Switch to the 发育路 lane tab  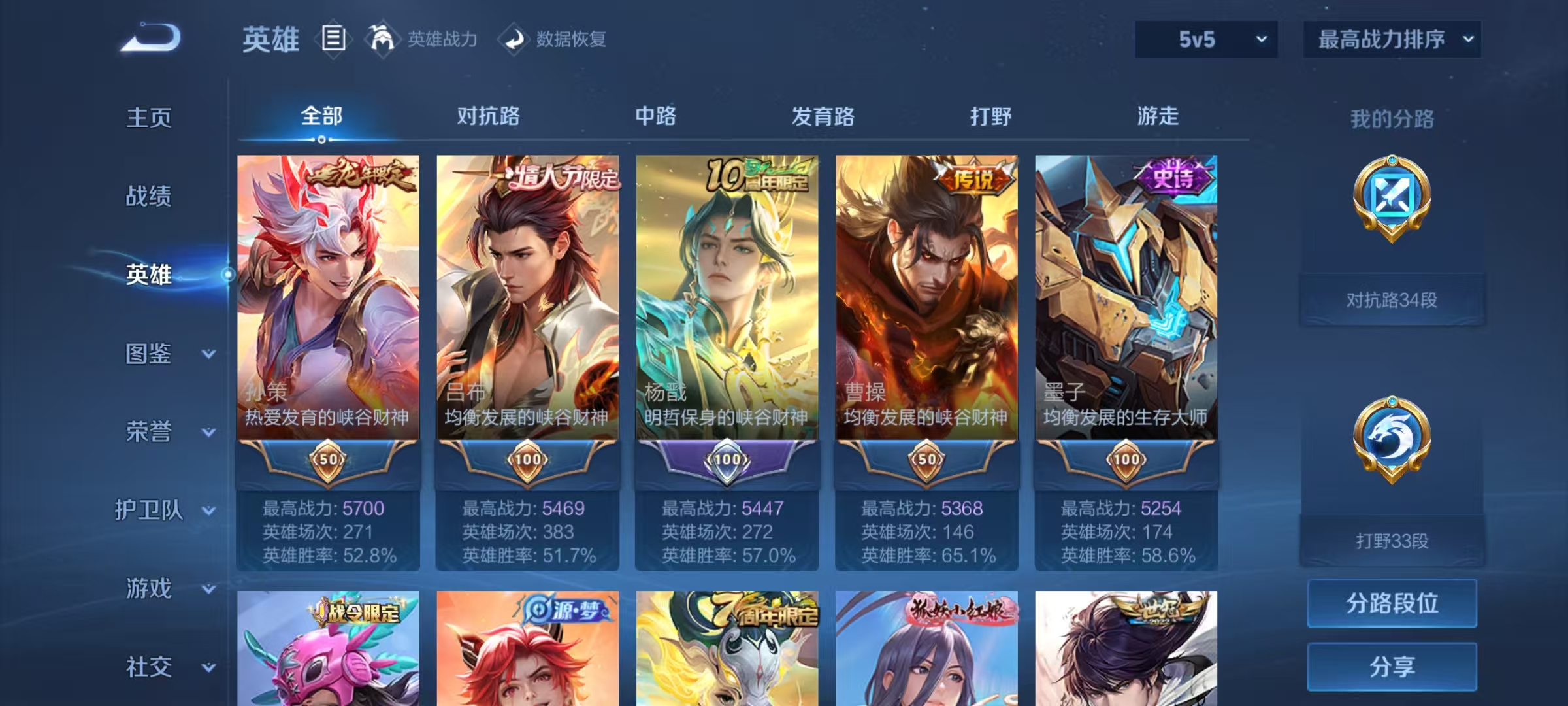[821, 116]
